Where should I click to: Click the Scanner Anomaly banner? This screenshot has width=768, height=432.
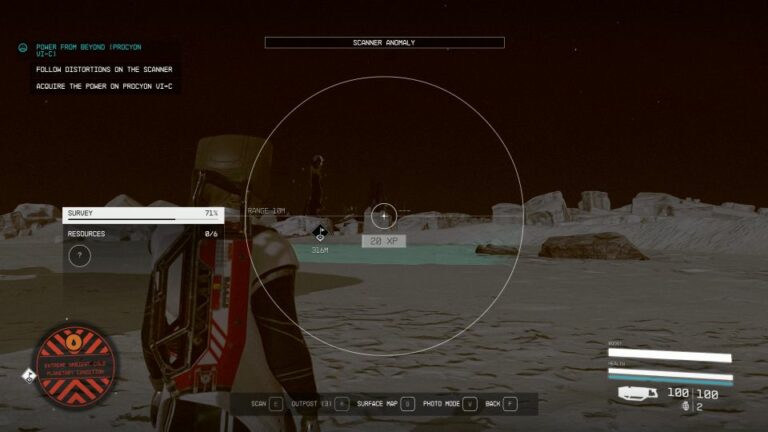coord(384,43)
